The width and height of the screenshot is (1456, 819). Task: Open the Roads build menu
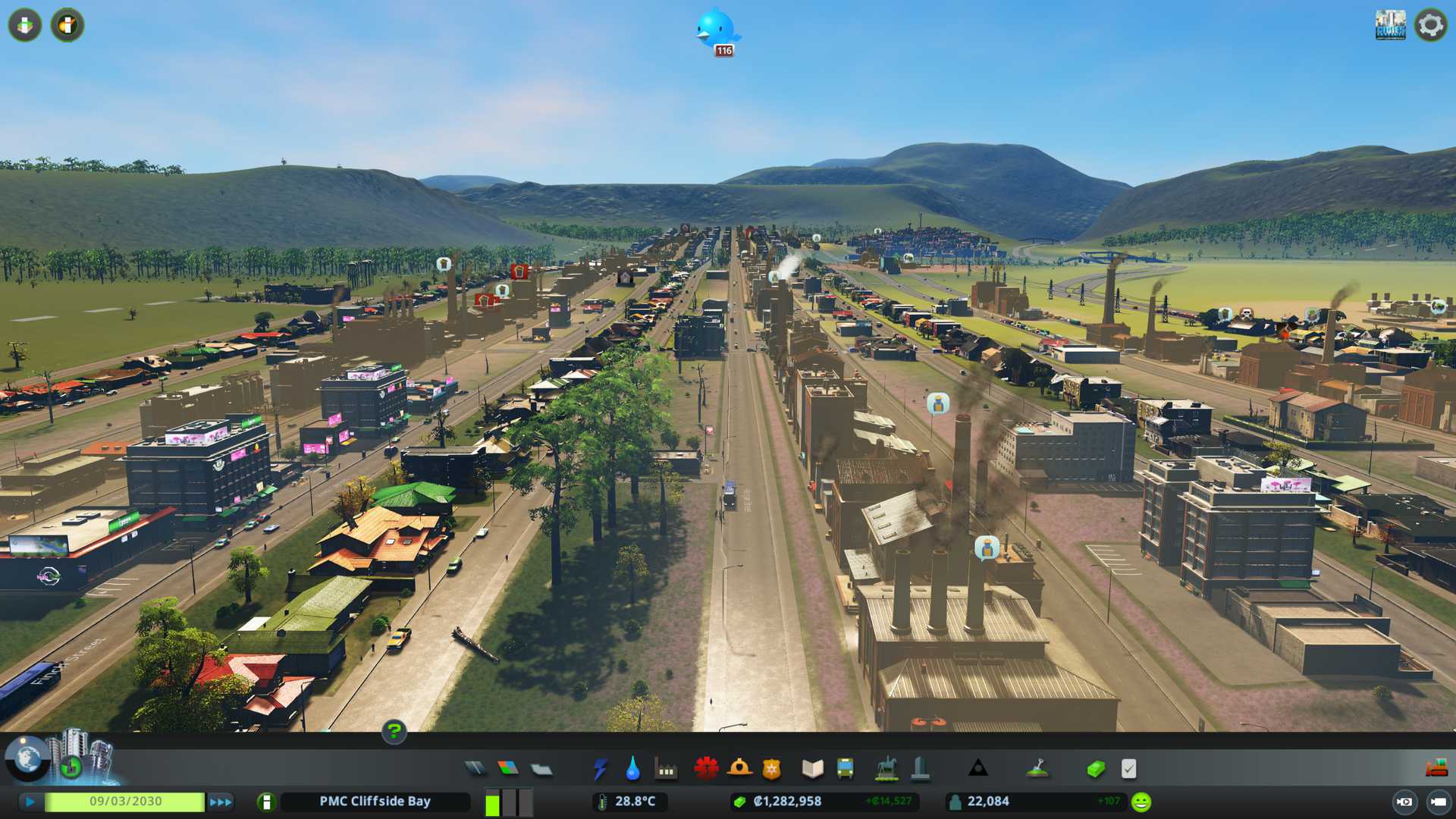coord(475,769)
